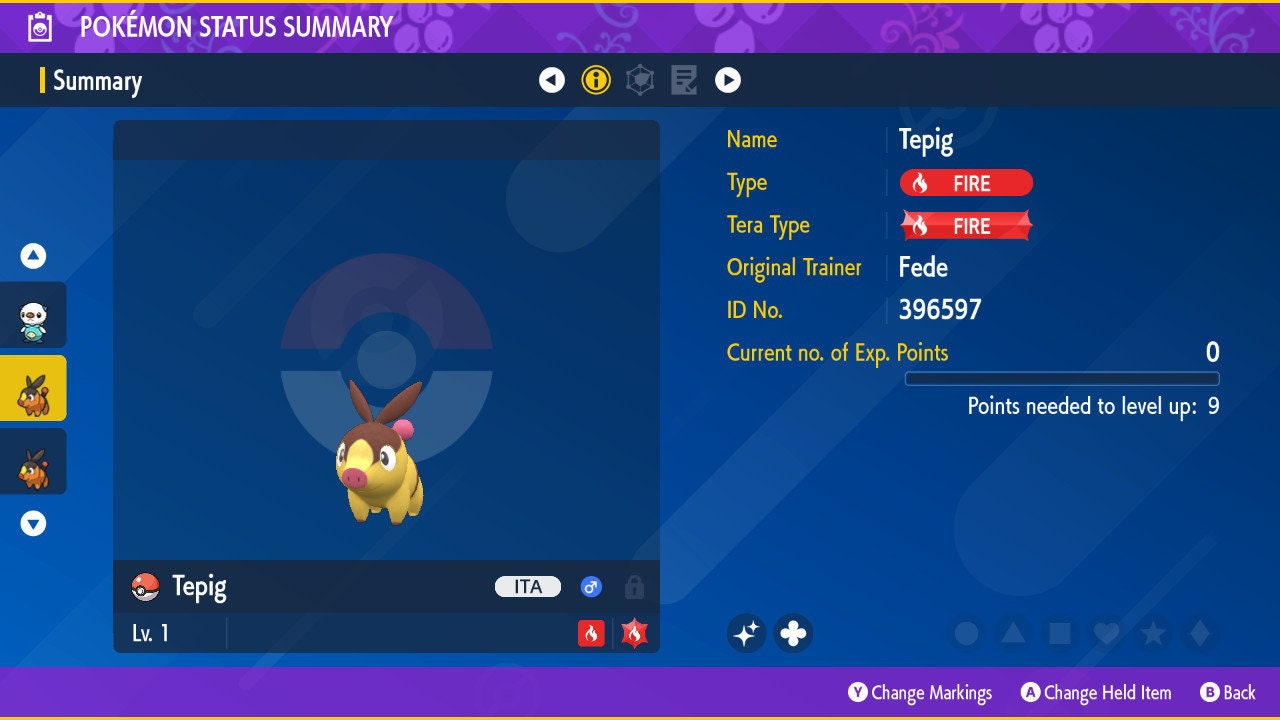1280x720 pixels.
Task: Toggle the triangle marking
Action: [1013, 633]
